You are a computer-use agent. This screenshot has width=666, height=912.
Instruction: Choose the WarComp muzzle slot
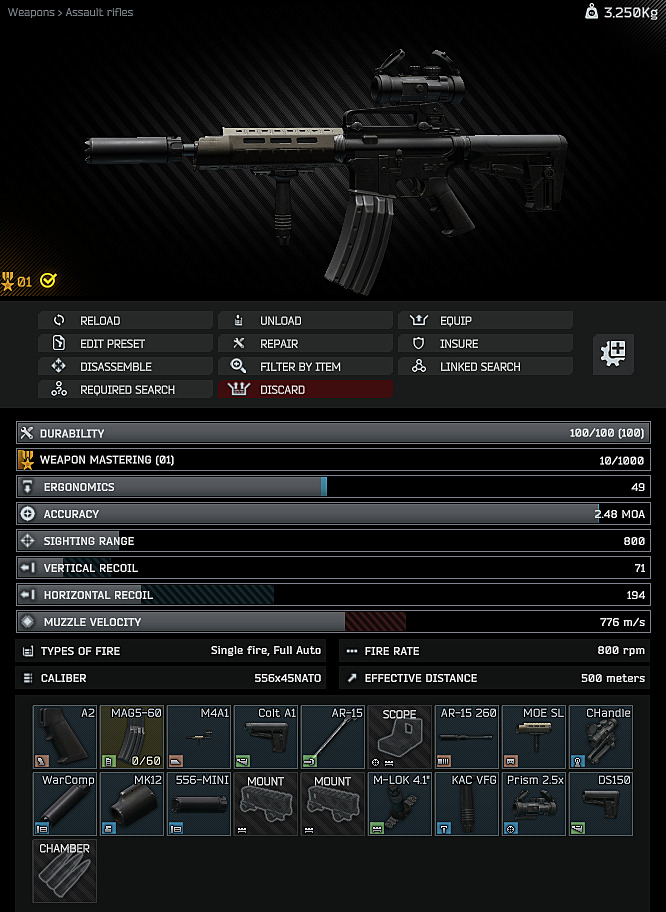pyautogui.click(x=65, y=804)
